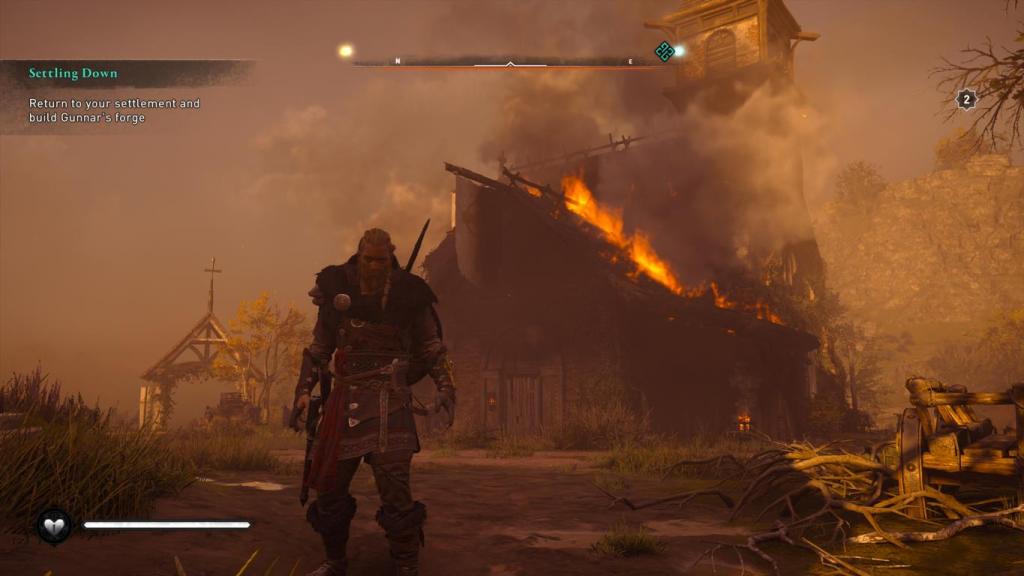The height and width of the screenshot is (576, 1024).
Task: Select the Settling Down quest tracker
Action: [73, 74]
